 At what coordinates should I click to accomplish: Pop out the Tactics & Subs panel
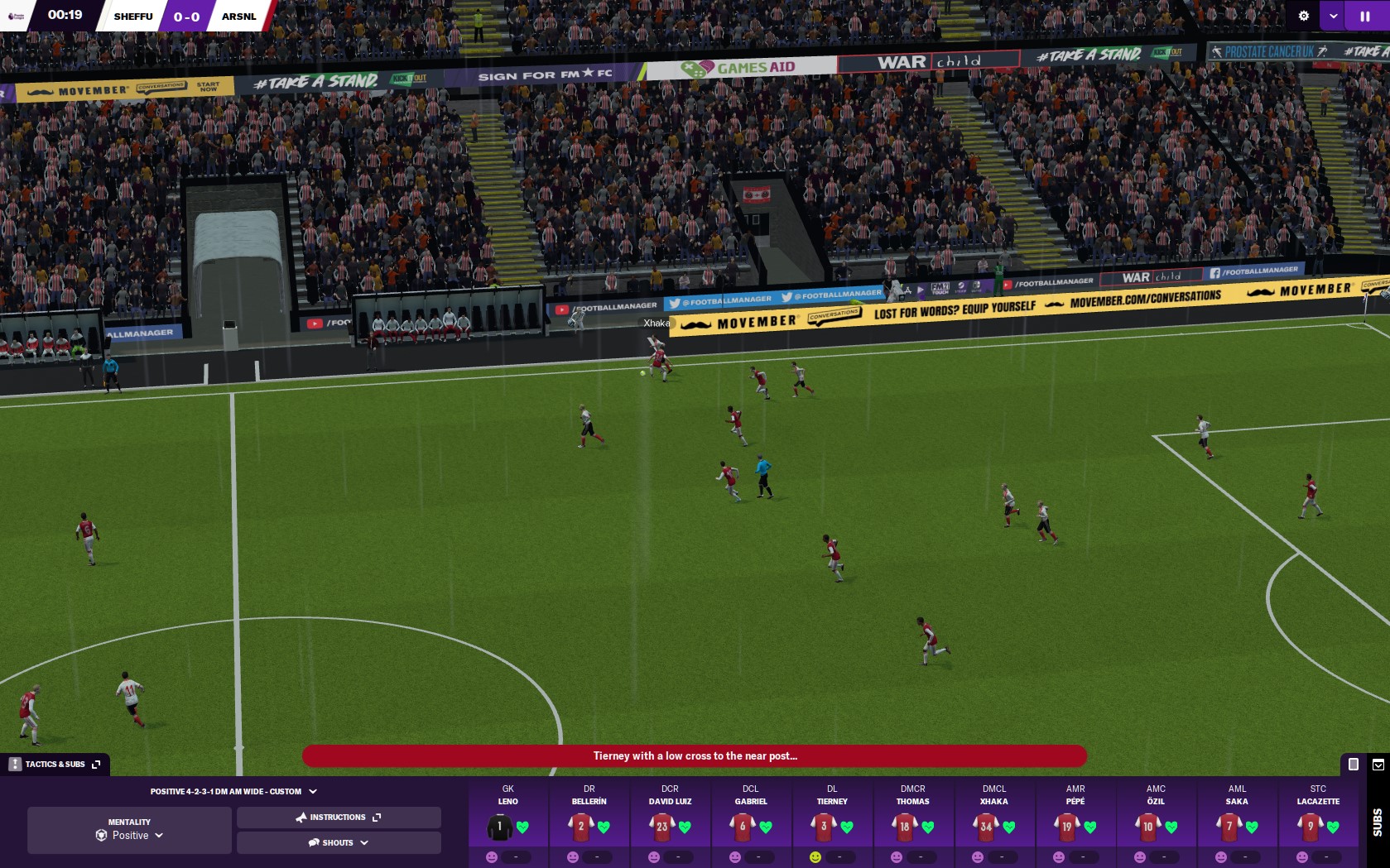tap(97, 764)
